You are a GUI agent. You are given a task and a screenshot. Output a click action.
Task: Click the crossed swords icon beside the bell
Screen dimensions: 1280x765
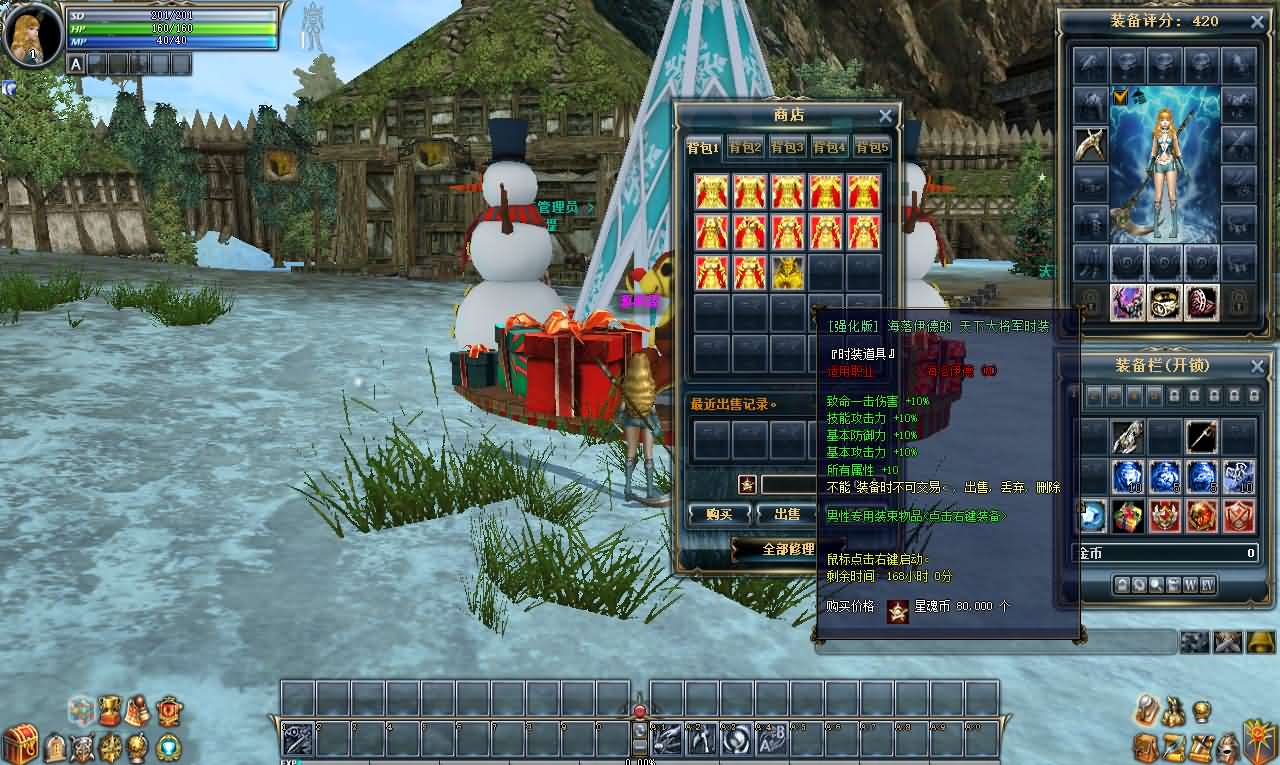pyautogui.click(x=1227, y=642)
